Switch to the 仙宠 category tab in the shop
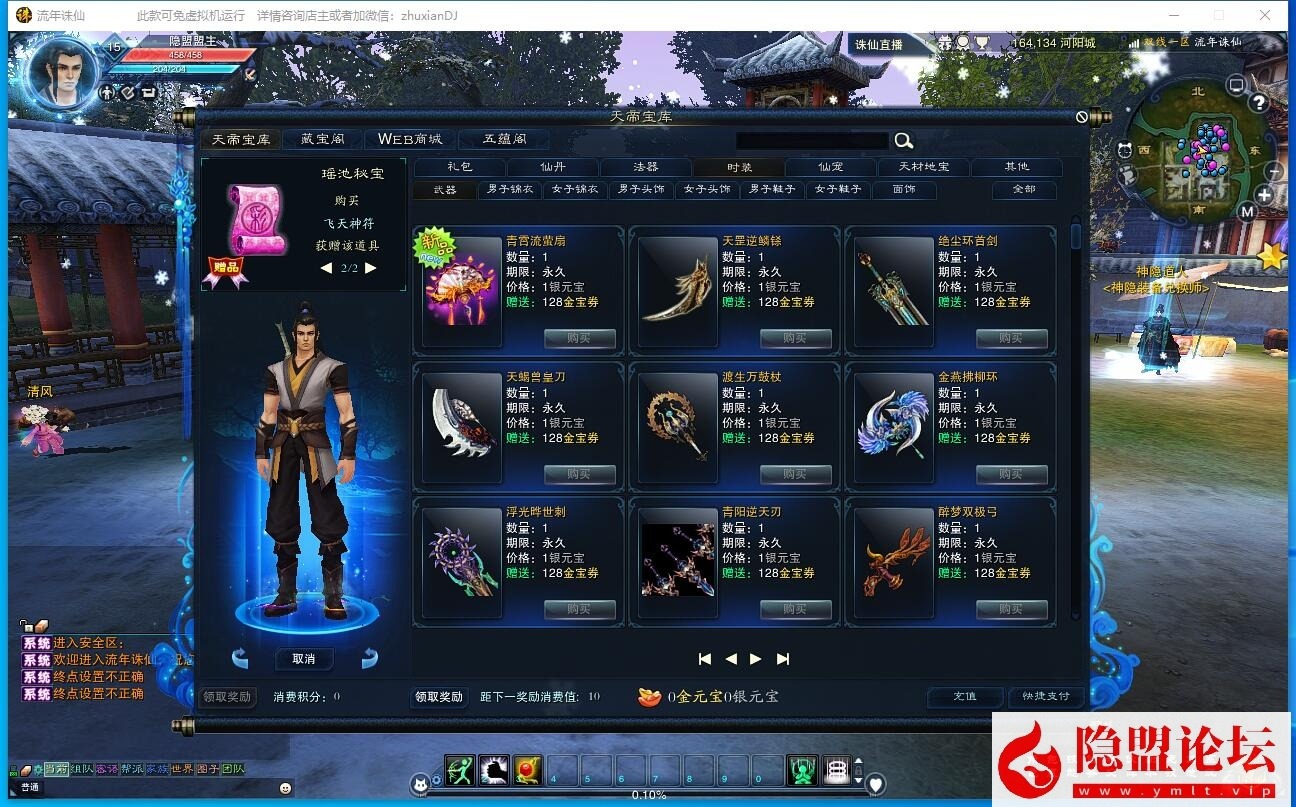Viewport: 1296px width, 807px height. coord(828,167)
